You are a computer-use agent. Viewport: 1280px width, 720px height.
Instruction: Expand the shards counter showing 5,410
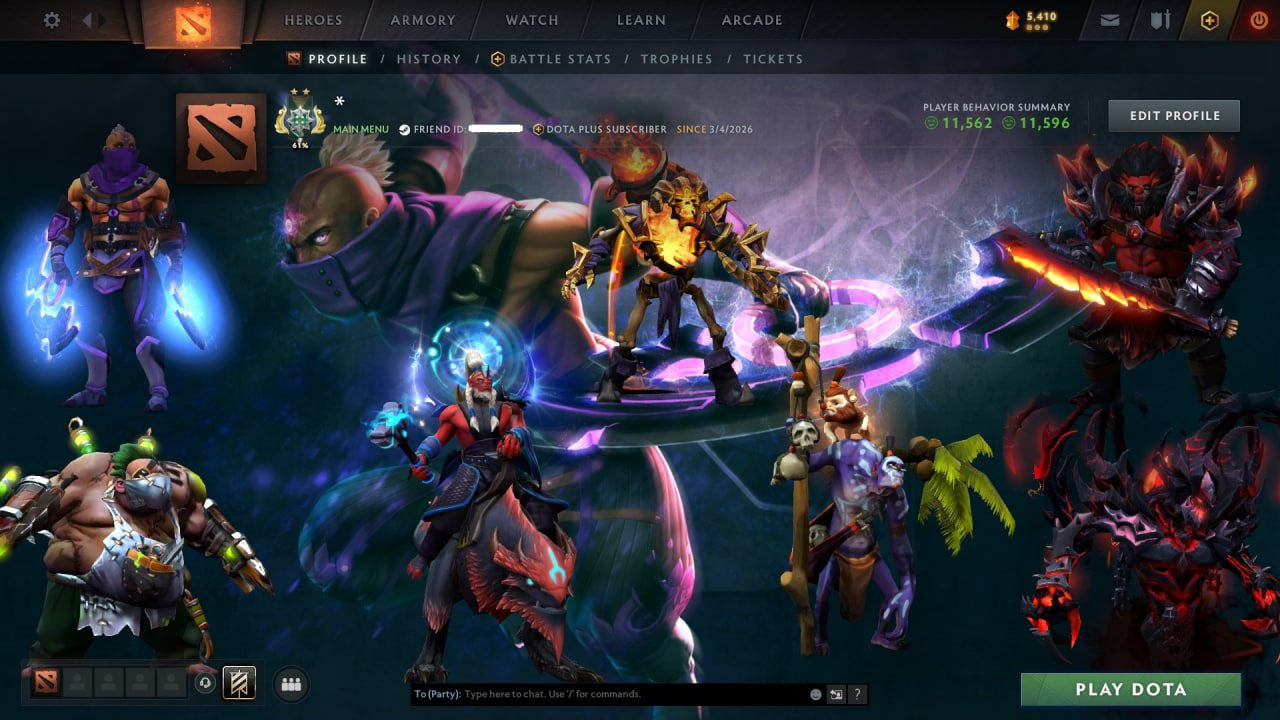pyautogui.click(x=1027, y=18)
